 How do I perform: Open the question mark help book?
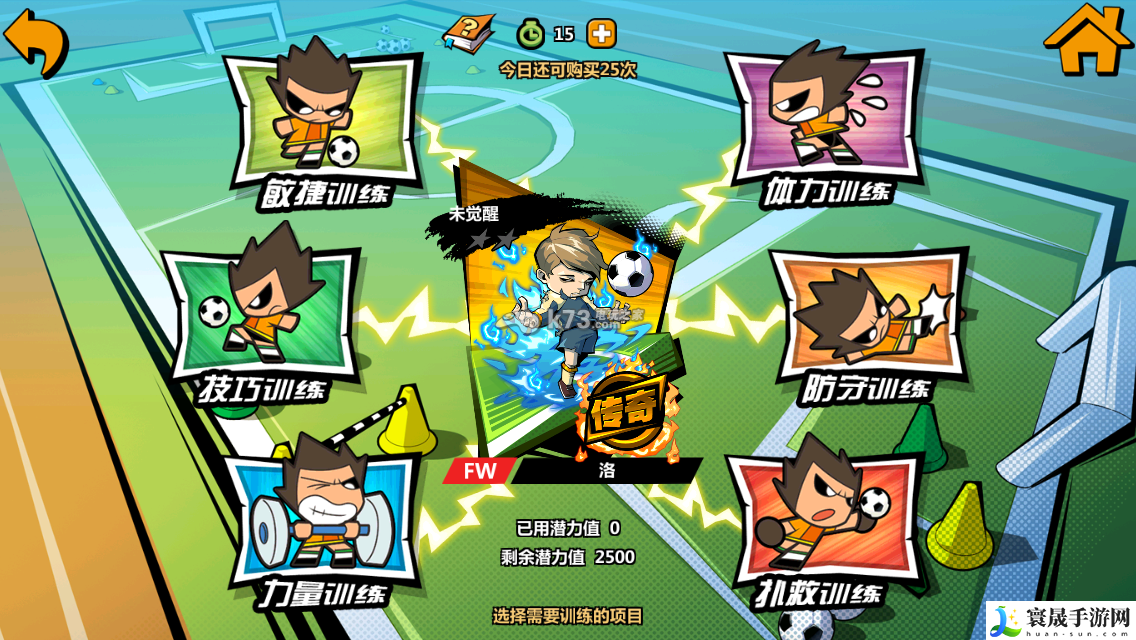(x=469, y=34)
